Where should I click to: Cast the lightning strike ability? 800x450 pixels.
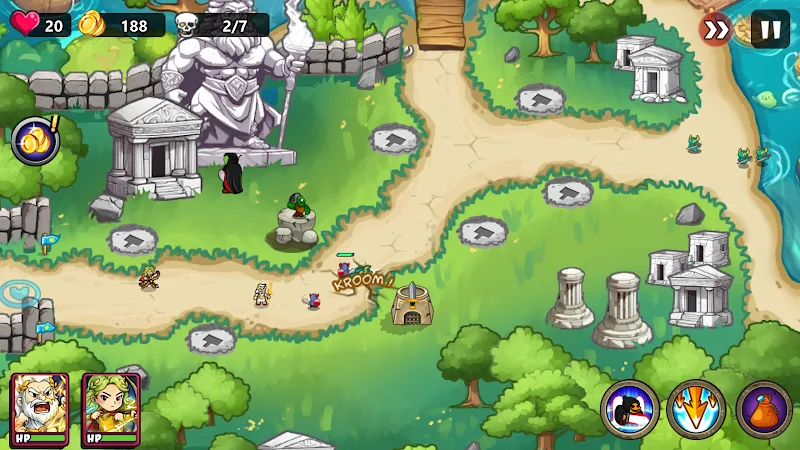tap(697, 410)
